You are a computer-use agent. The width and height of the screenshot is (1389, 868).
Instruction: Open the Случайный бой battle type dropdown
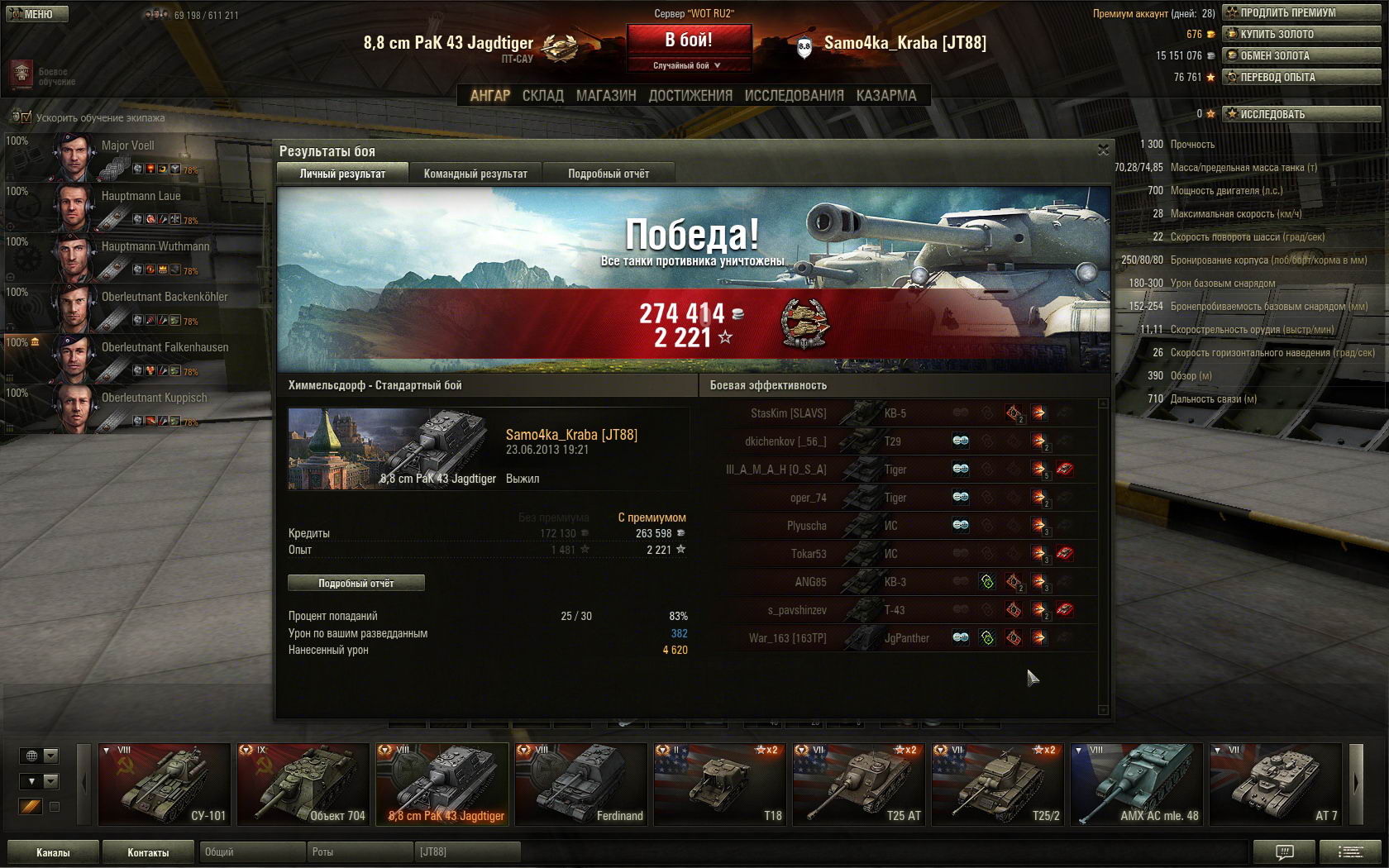pyautogui.click(x=689, y=65)
